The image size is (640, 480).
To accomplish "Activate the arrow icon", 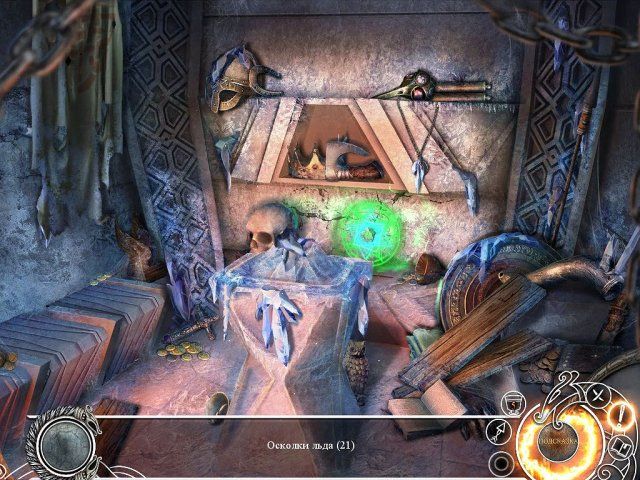I will [497, 432].
